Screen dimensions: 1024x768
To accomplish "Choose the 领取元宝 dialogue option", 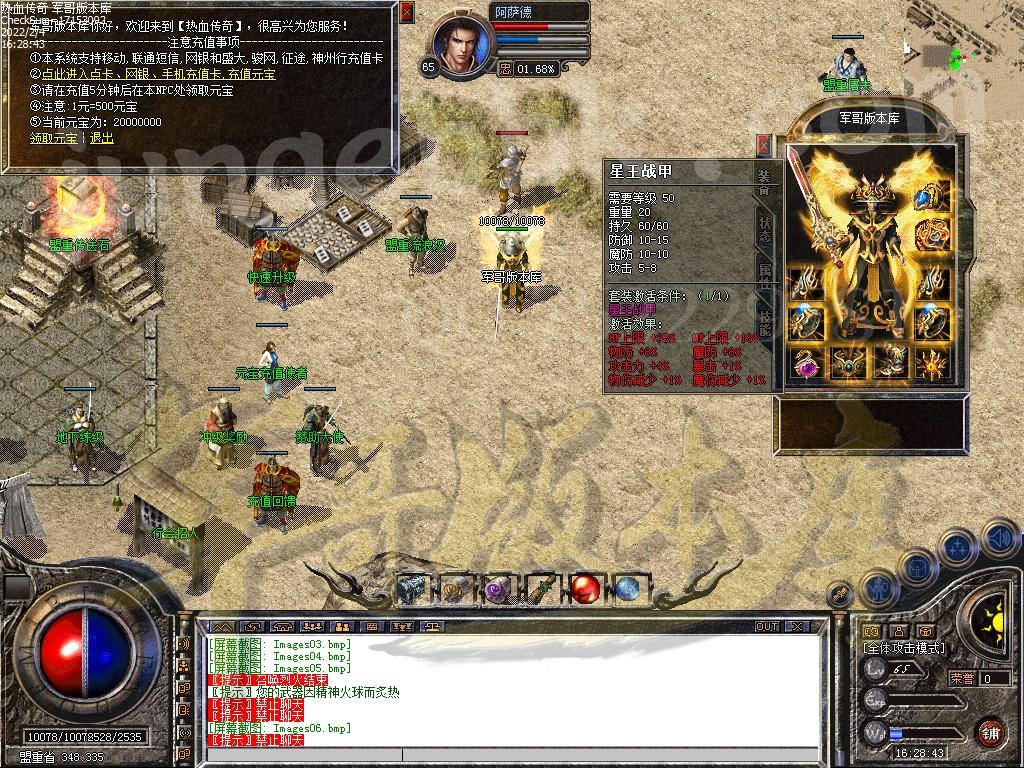I will pos(53,138).
